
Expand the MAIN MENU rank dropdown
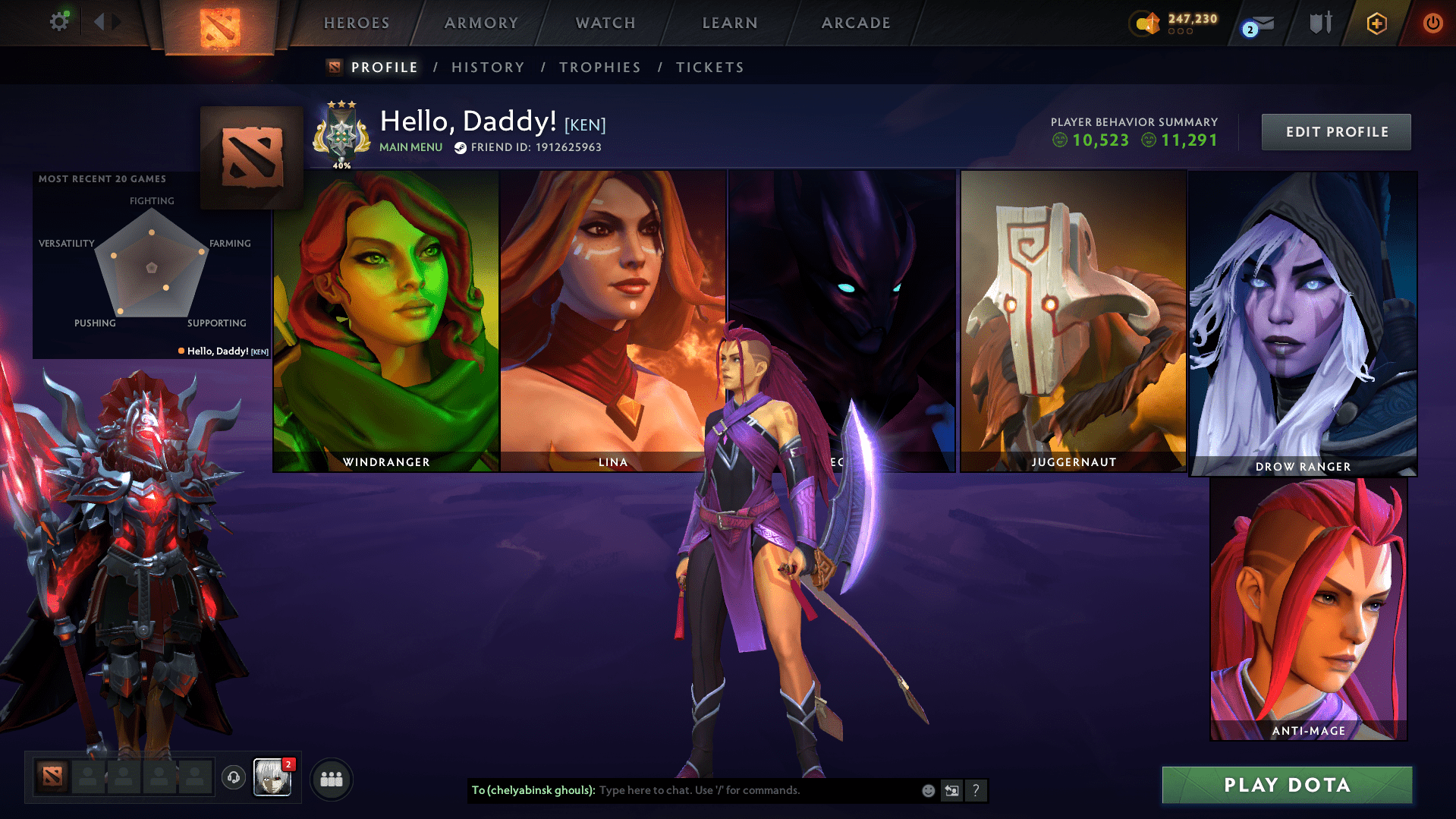(x=410, y=146)
